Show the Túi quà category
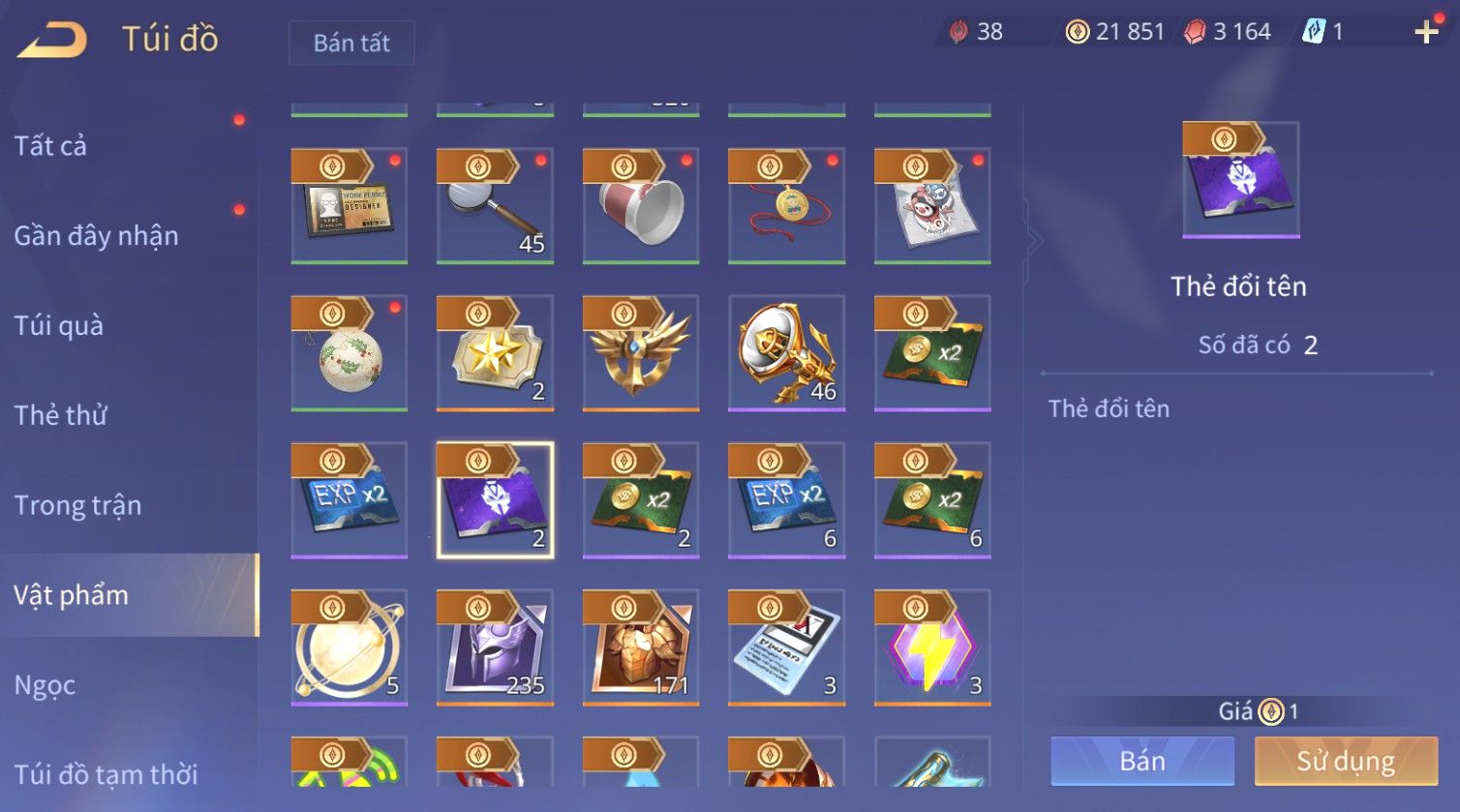1460x812 pixels. (x=58, y=326)
